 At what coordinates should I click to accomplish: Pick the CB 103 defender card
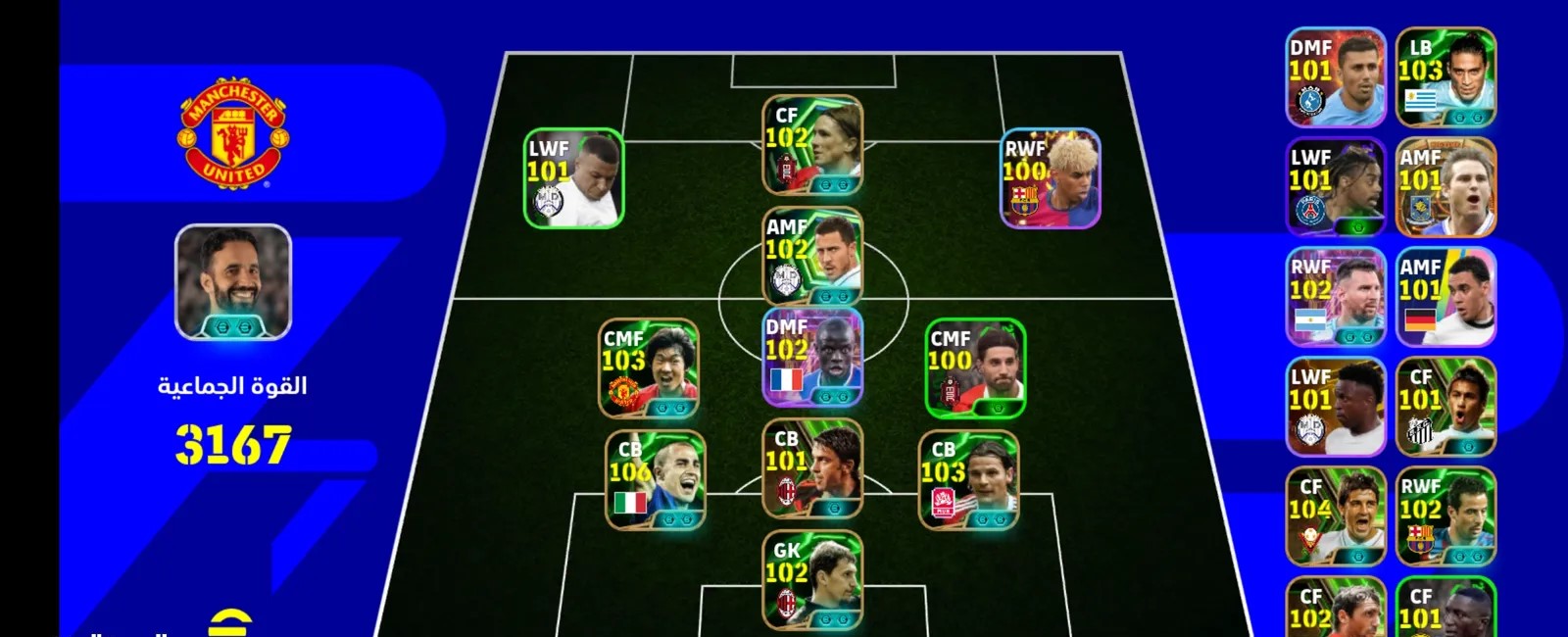tap(968, 480)
